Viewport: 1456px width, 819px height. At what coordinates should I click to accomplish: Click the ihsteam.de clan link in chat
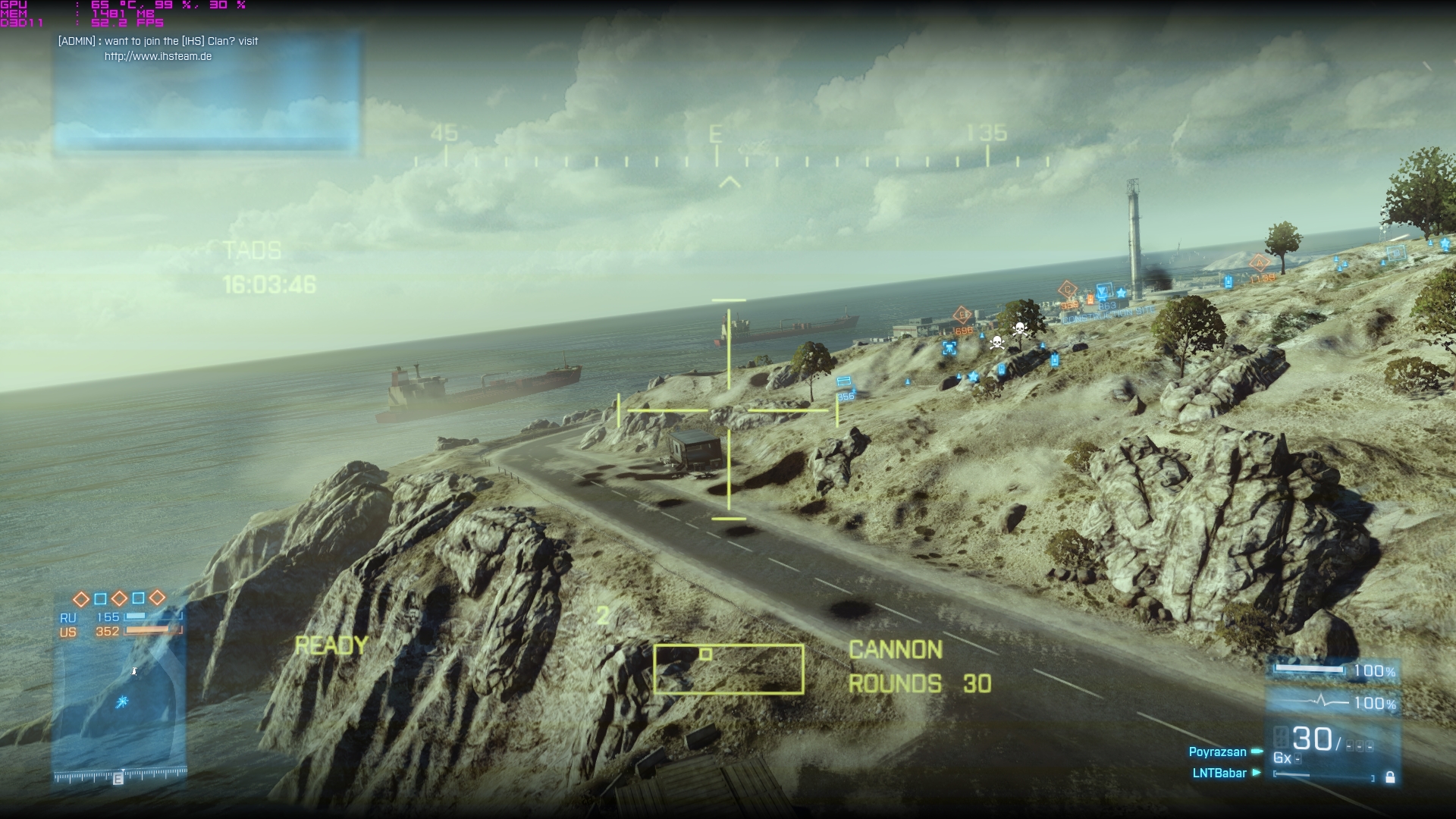(158, 56)
